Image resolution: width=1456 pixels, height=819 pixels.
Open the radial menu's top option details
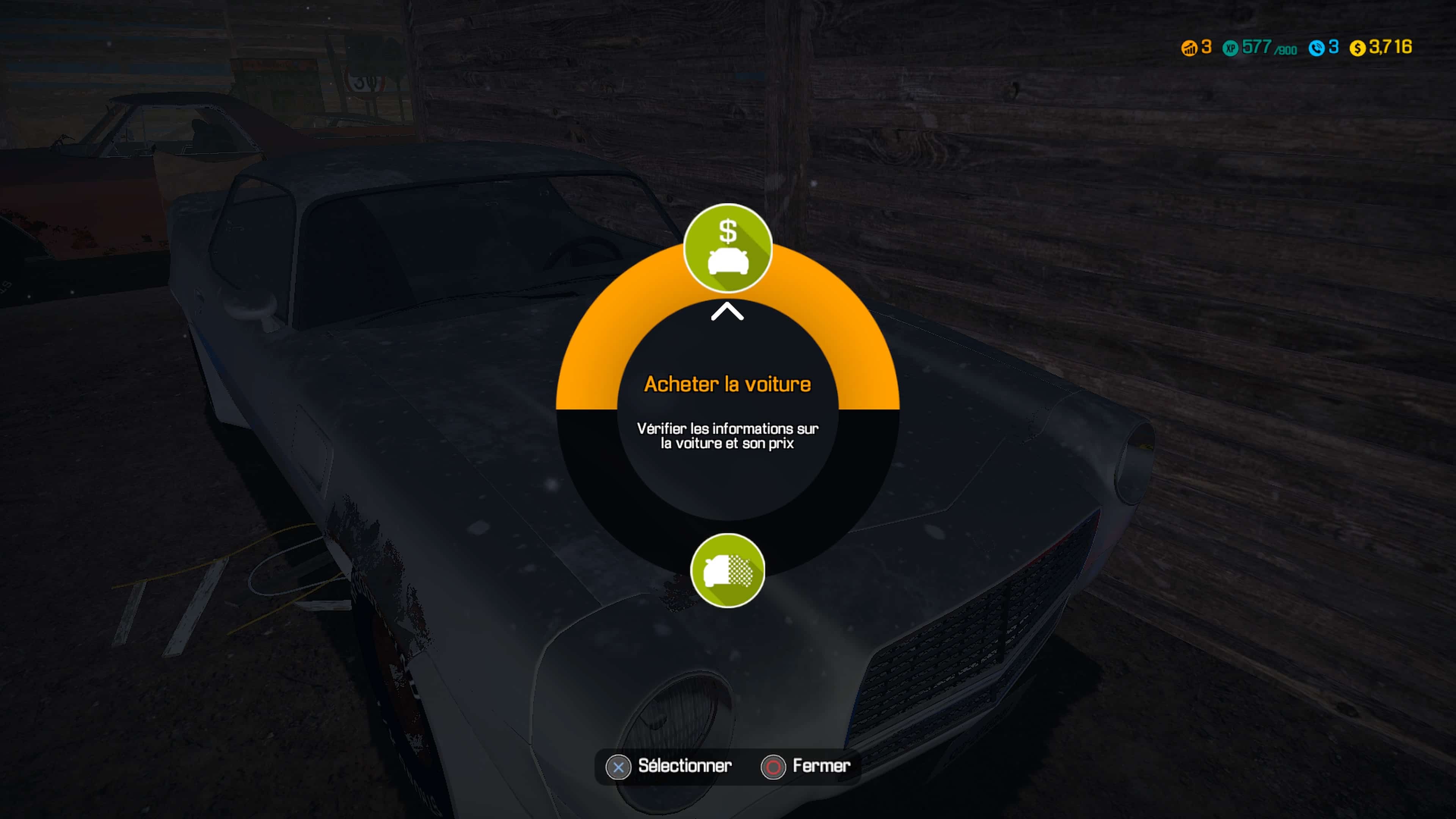728,249
